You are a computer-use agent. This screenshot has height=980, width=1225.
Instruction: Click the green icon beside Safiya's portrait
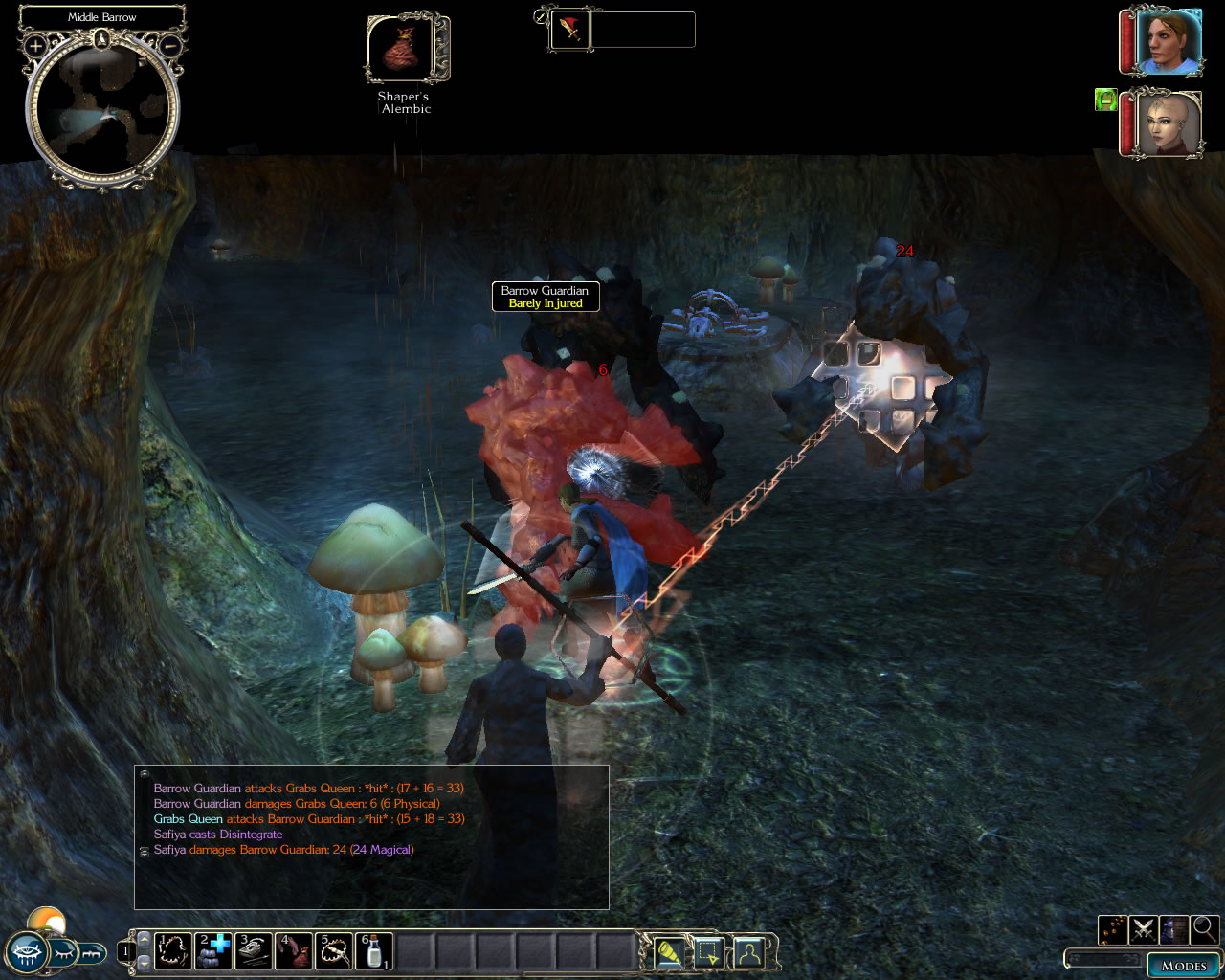click(1105, 100)
